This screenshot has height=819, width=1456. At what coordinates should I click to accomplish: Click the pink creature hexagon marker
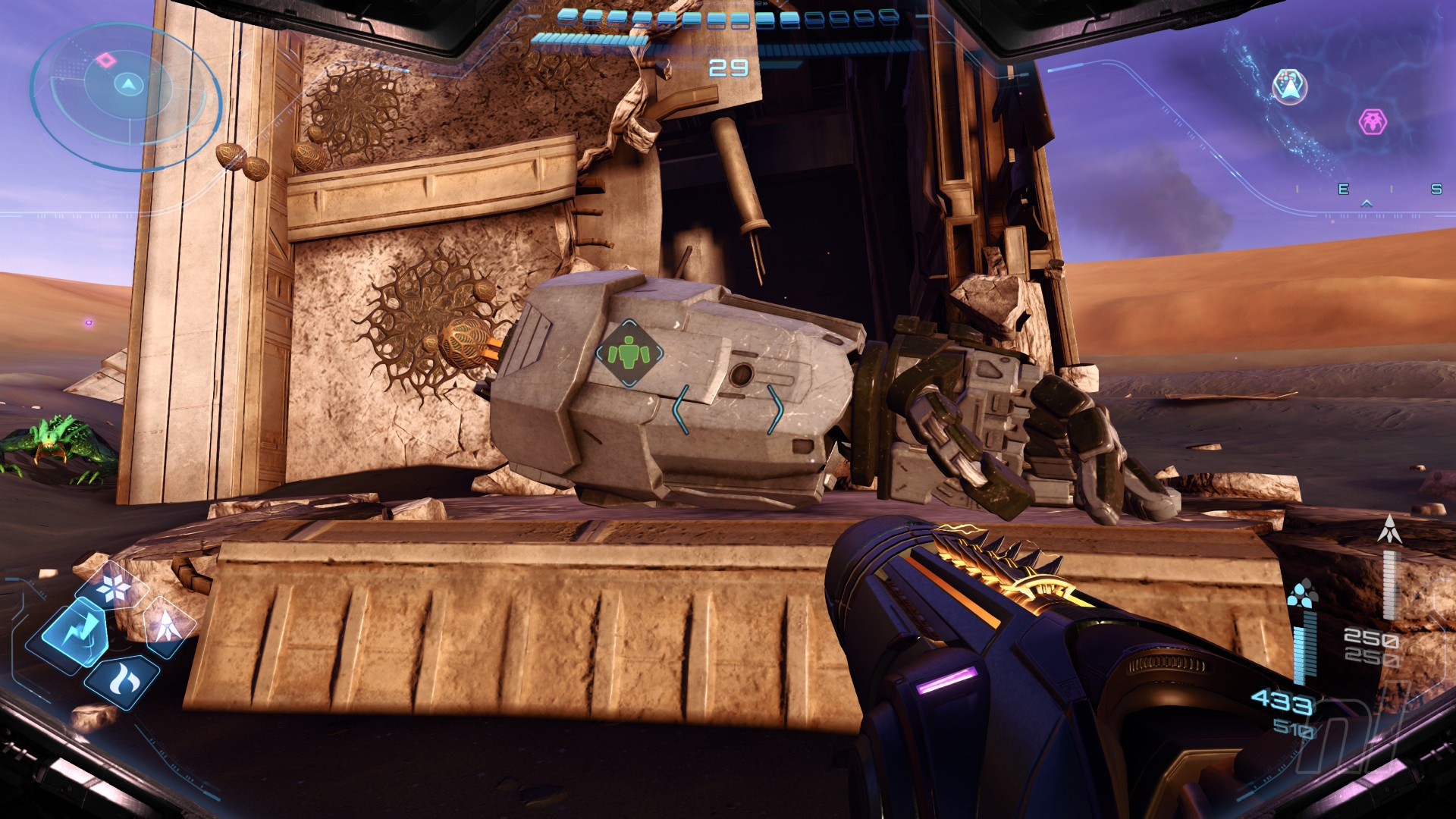click(1372, 121)
